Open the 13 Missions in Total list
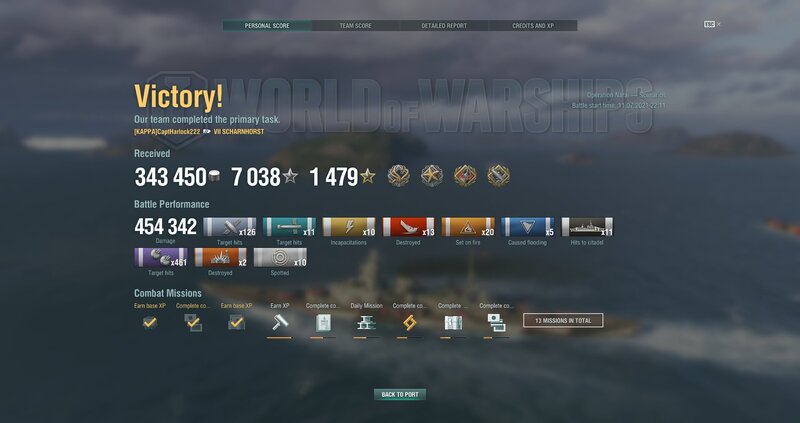This screenshot has height=423, width=800. pos(563,321)
